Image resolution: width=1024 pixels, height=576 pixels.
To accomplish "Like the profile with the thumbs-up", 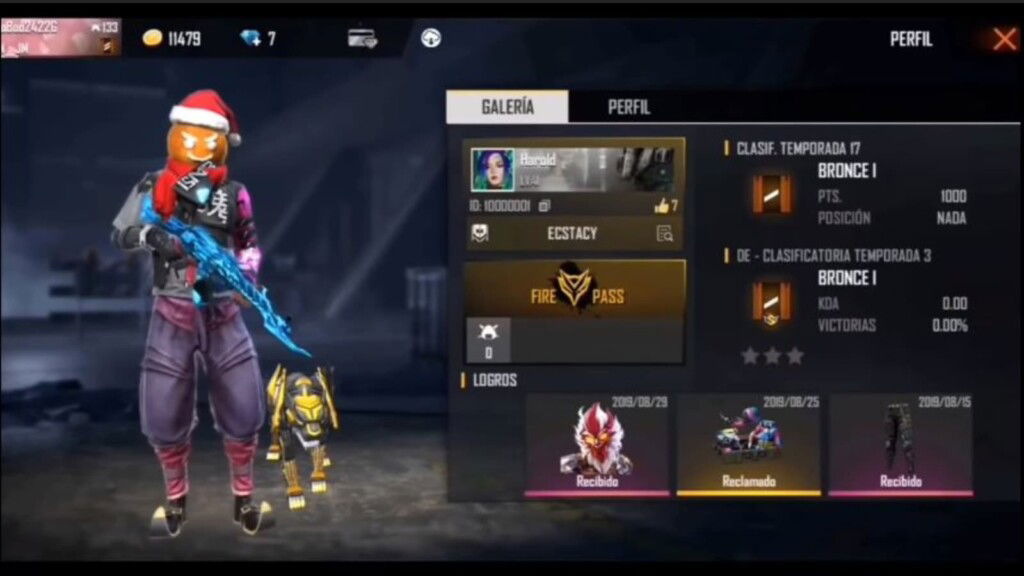I will [662, 206].
